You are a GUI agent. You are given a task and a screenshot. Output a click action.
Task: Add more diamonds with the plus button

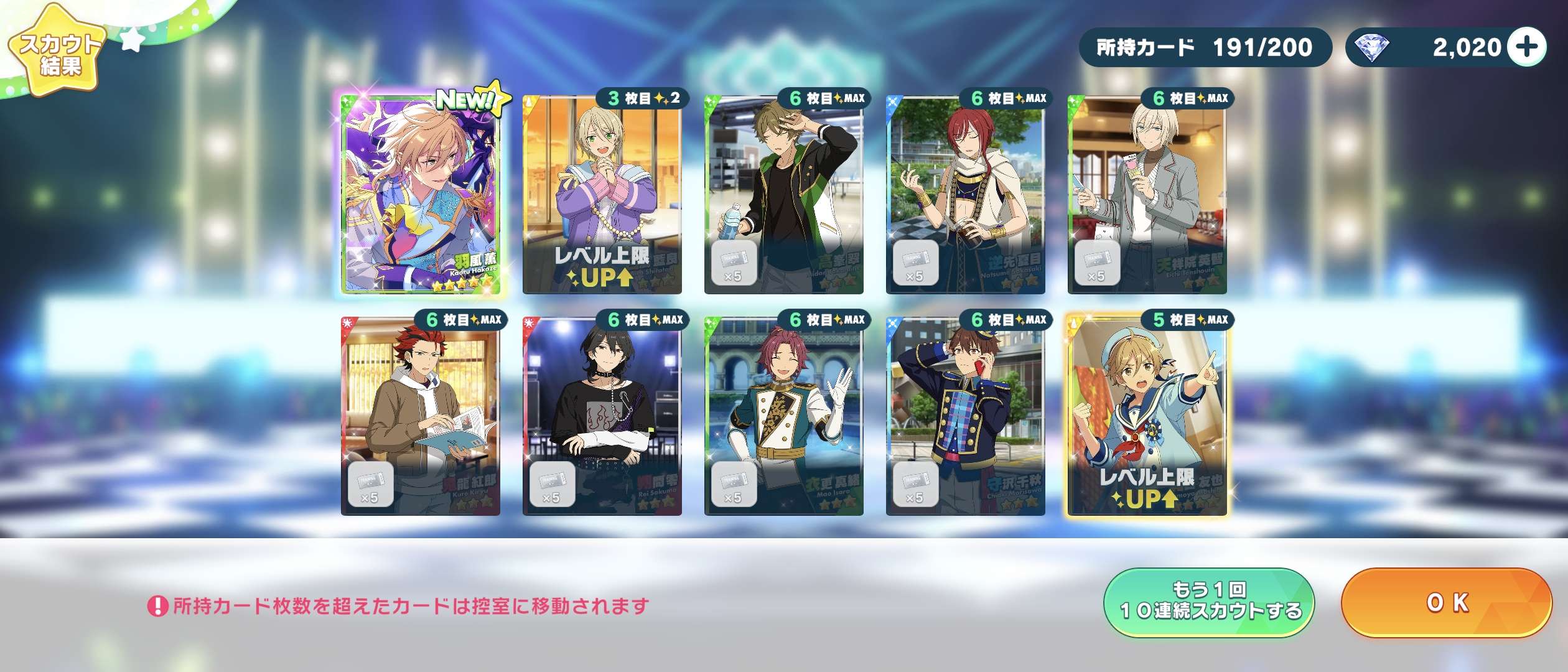coord(1528,47)
